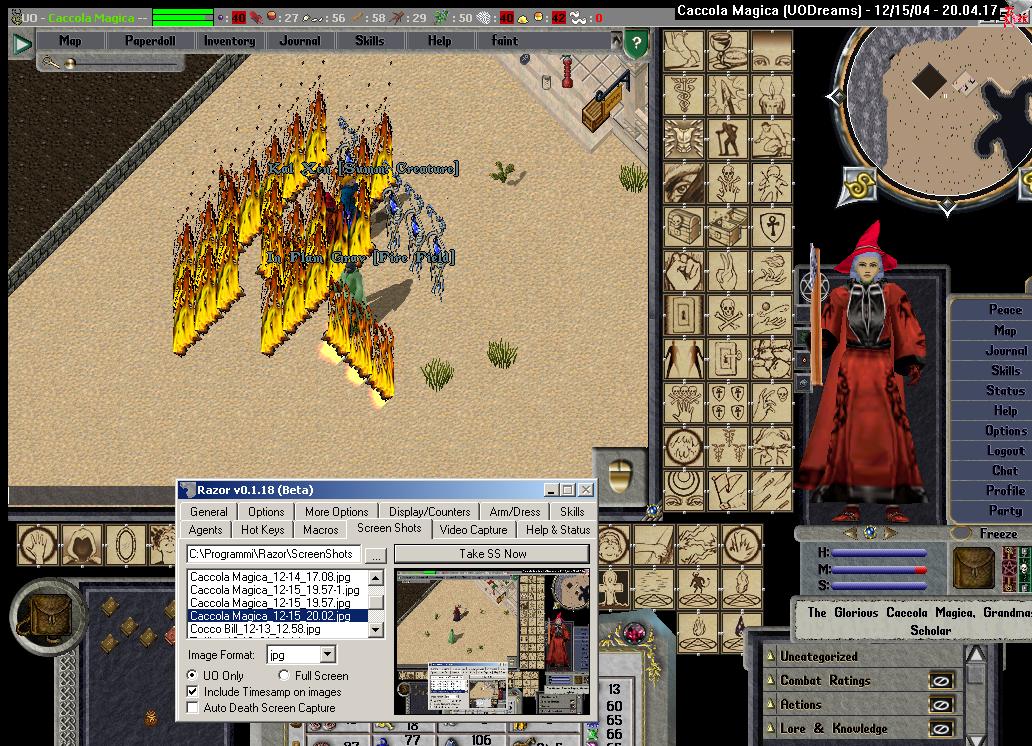The width and height of the screenshot is (1032, 746).
Task: Open the Map menu in top bar
Action: (x=70, y=41)
